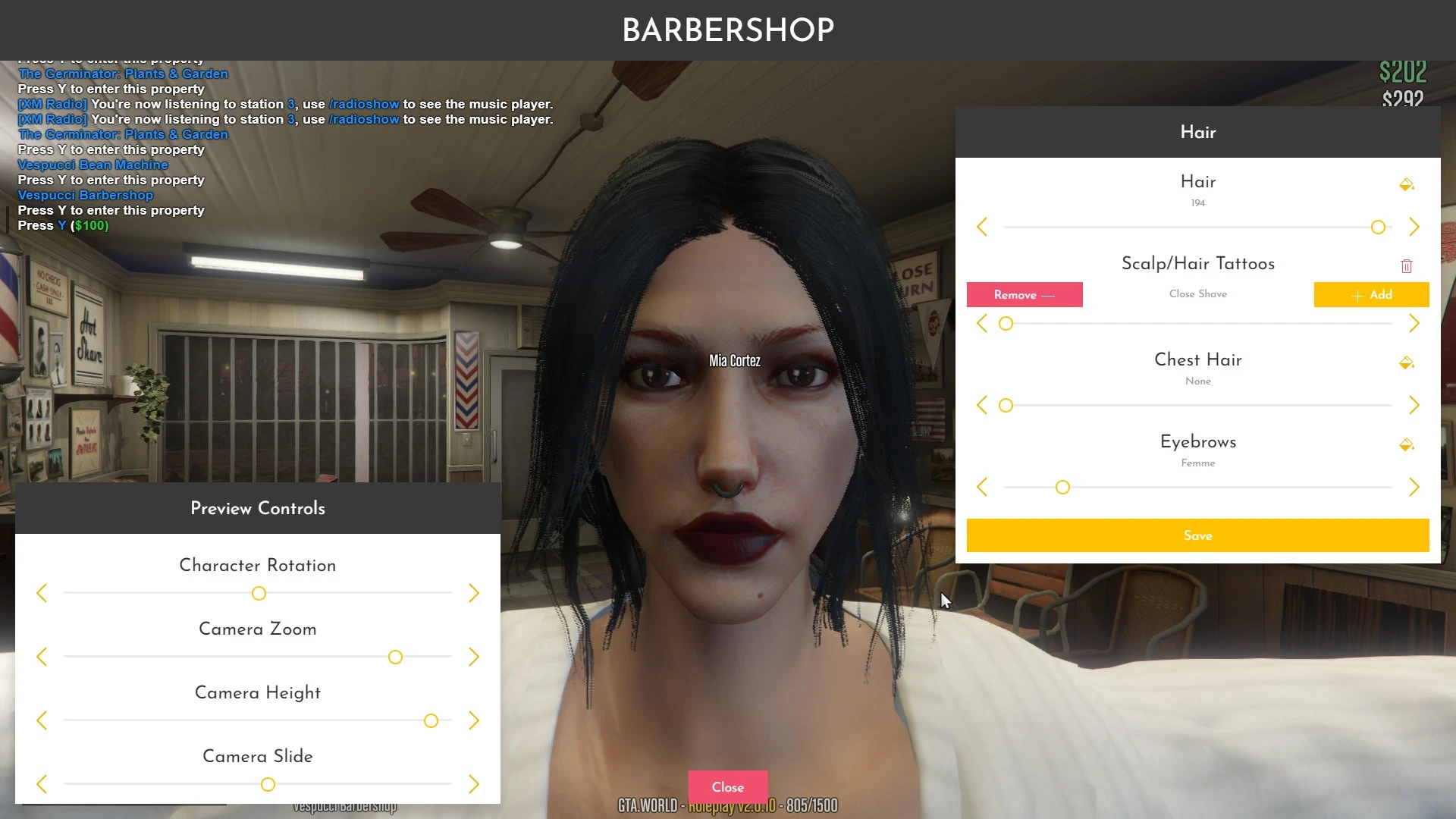Decrease Camera Zoom with left arrow
This screenshot has width=1456, height=819.
click(42, 657)
